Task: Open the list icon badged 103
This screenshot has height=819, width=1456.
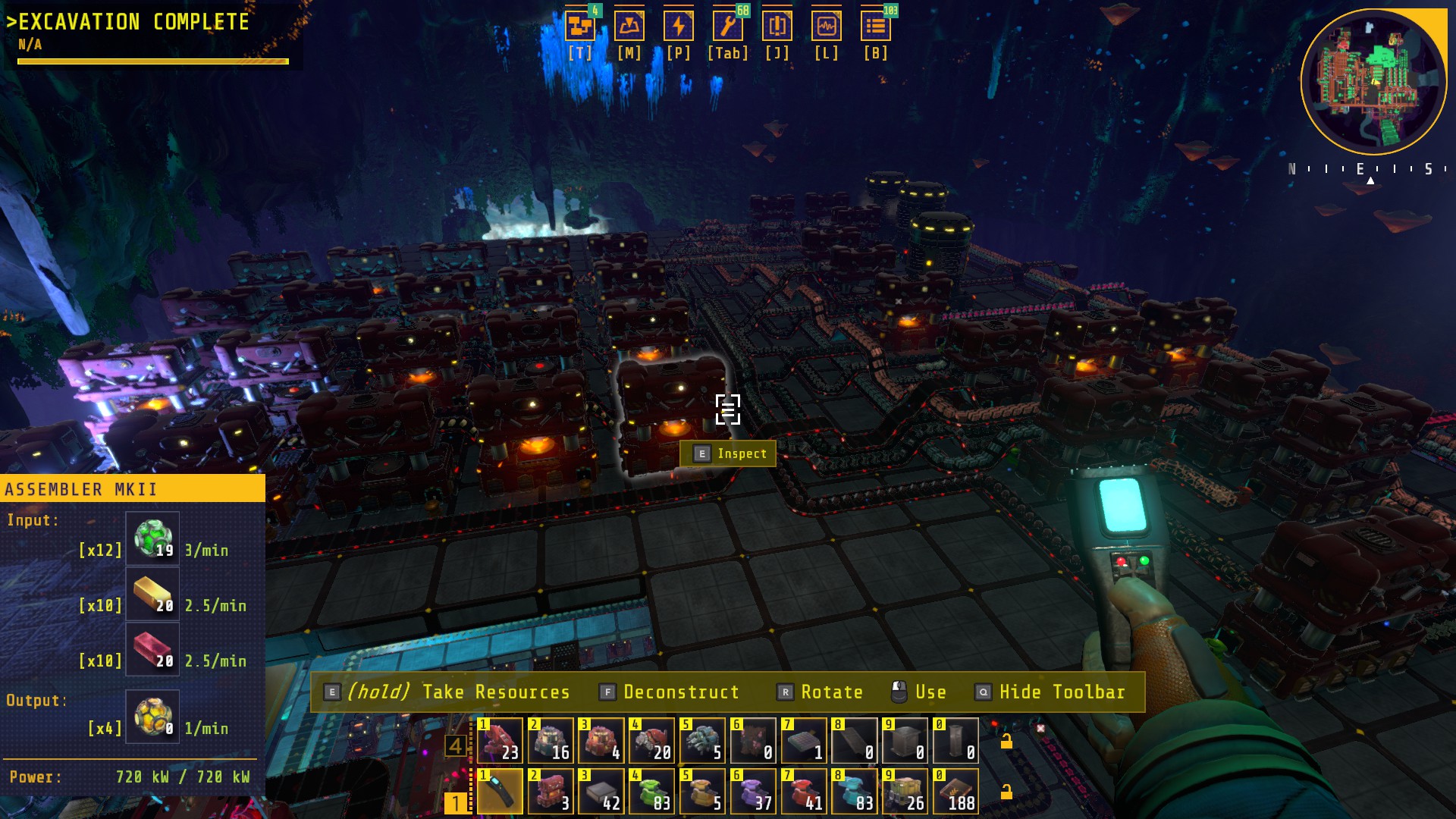Action: coord(875,27)
